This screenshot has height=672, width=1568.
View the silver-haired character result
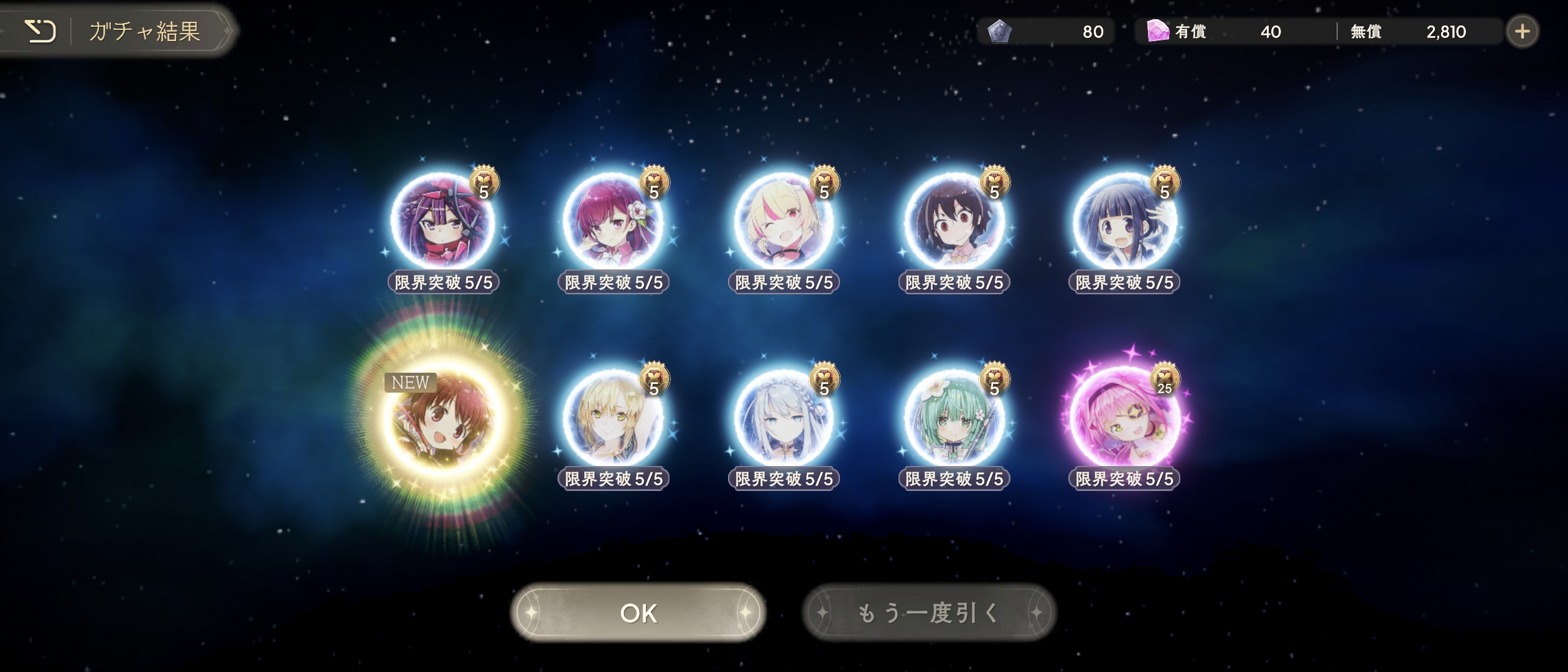click(783, 420)
